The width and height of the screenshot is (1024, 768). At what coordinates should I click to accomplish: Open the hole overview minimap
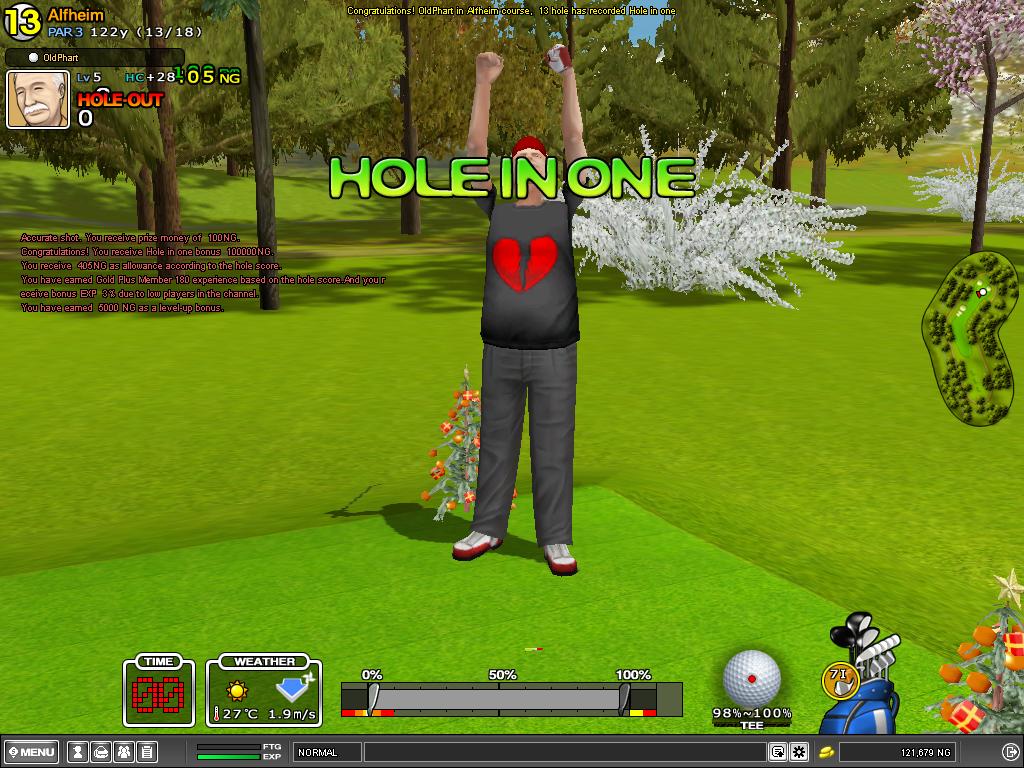(x=969, y=338)
